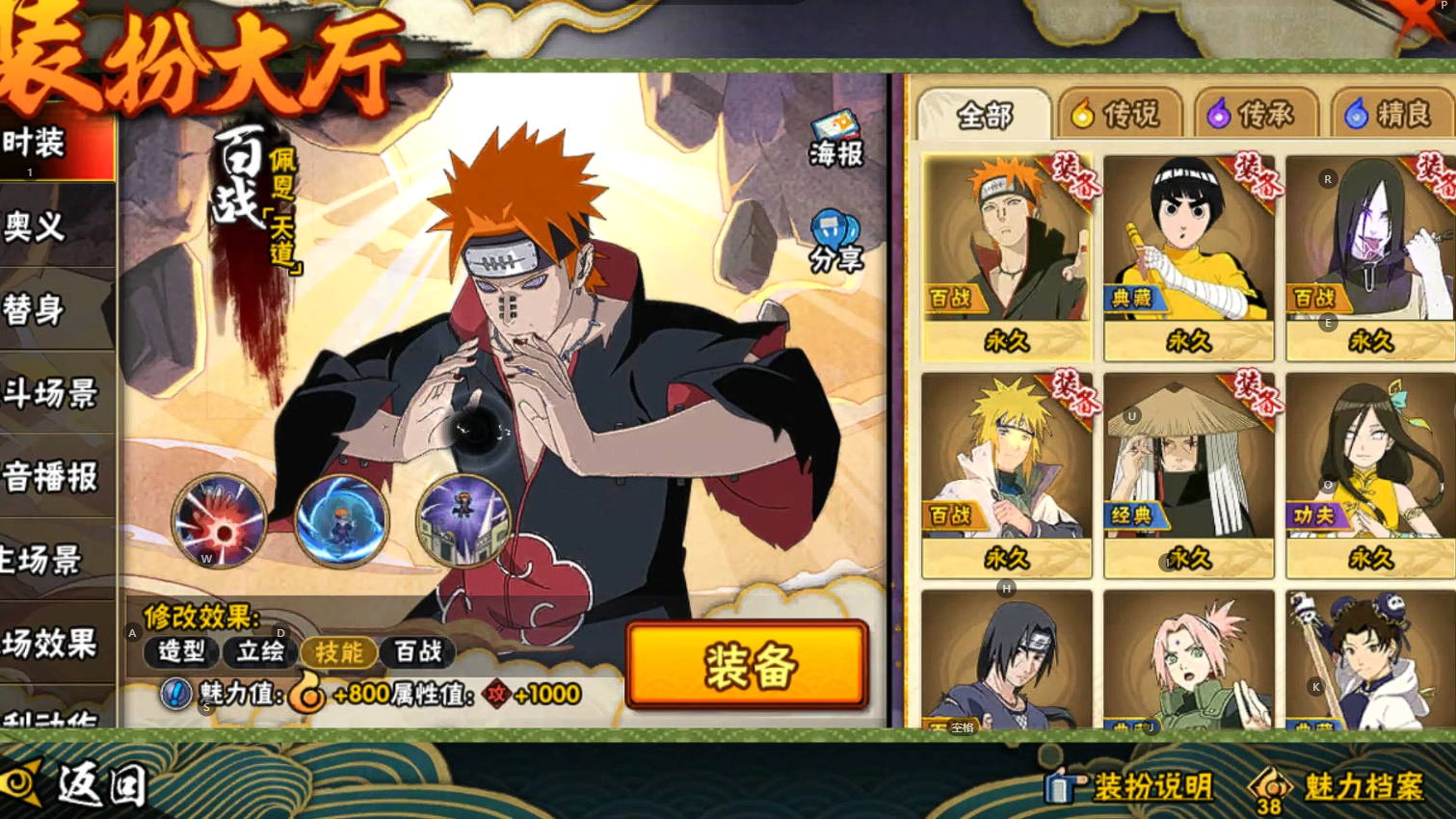Open 装扮说明 costume help
This screenshot has height=819, width=1456.
click(1129, 786)
